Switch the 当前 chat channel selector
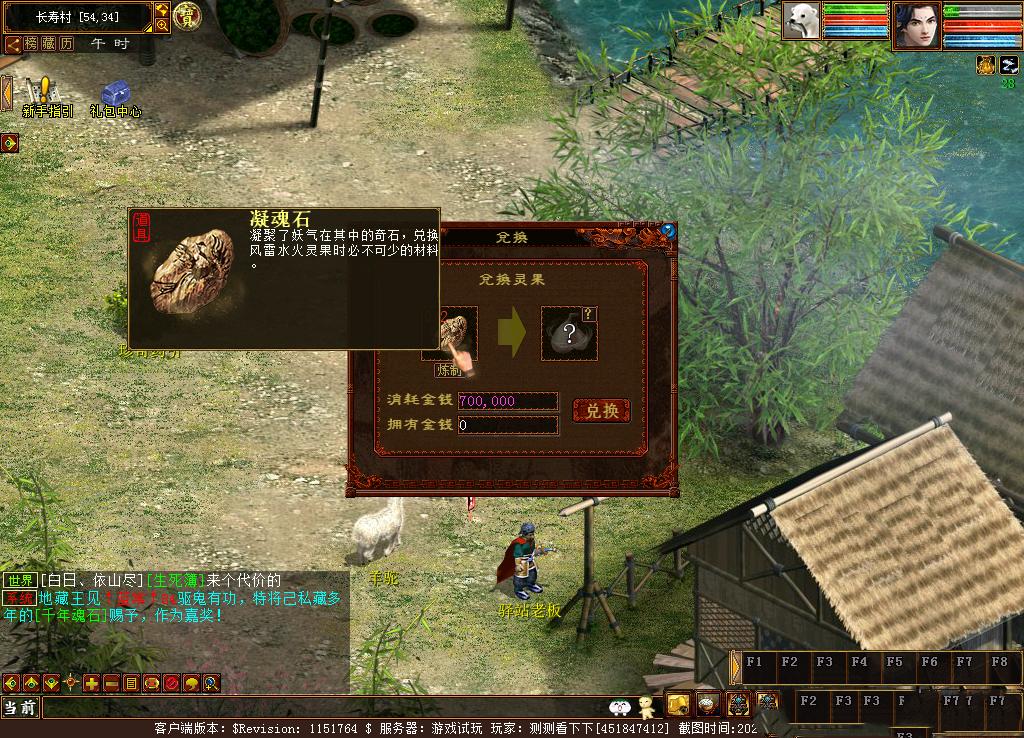 coord(20,708)
